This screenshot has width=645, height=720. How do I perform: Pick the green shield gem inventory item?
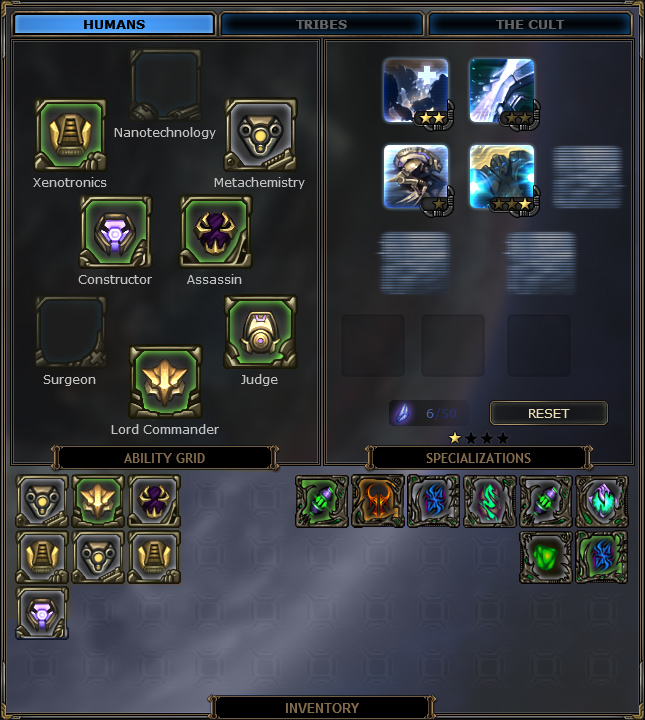546,557
